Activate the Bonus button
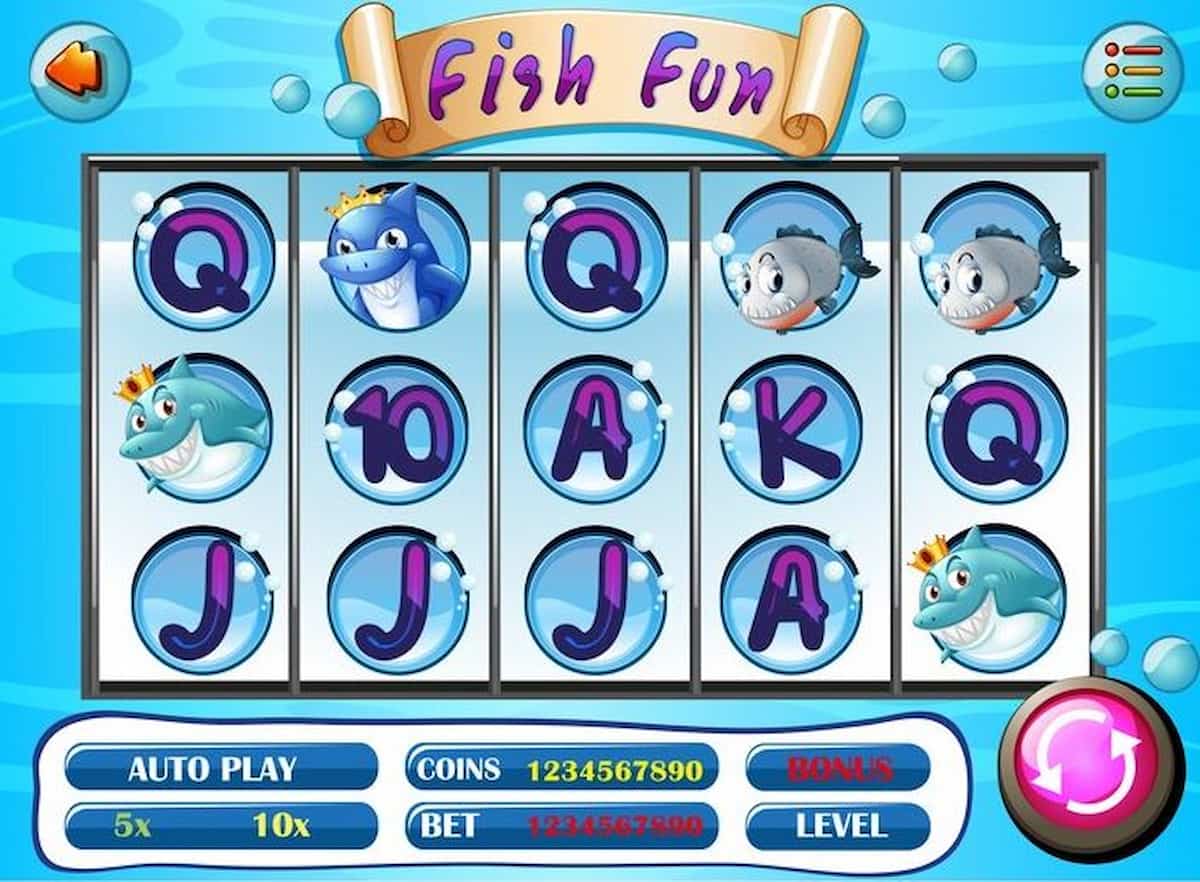 [839, 768]
